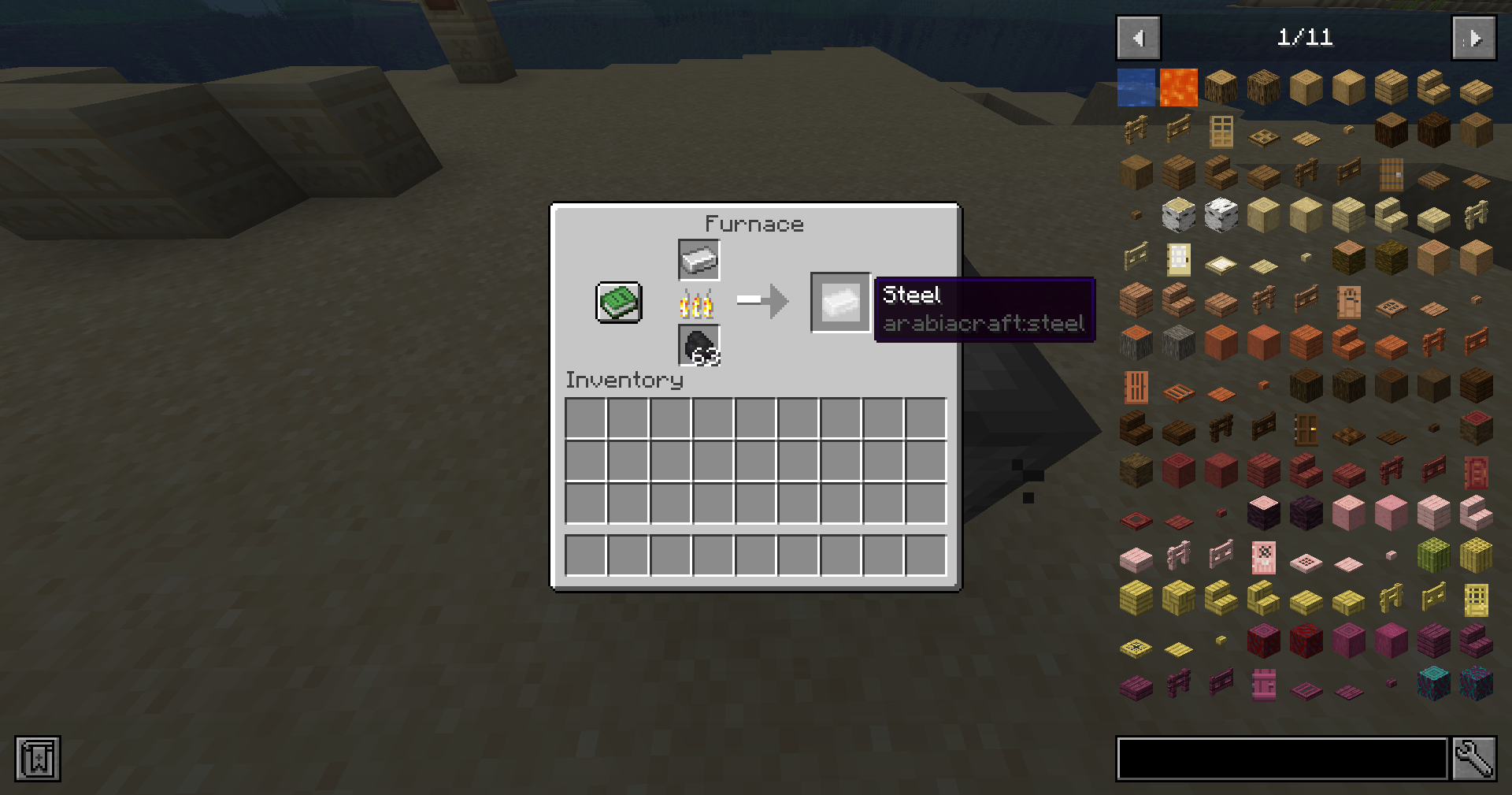
Task: Click the Steel output ingot
Action: pyautogui.click(x=839, y=302)
